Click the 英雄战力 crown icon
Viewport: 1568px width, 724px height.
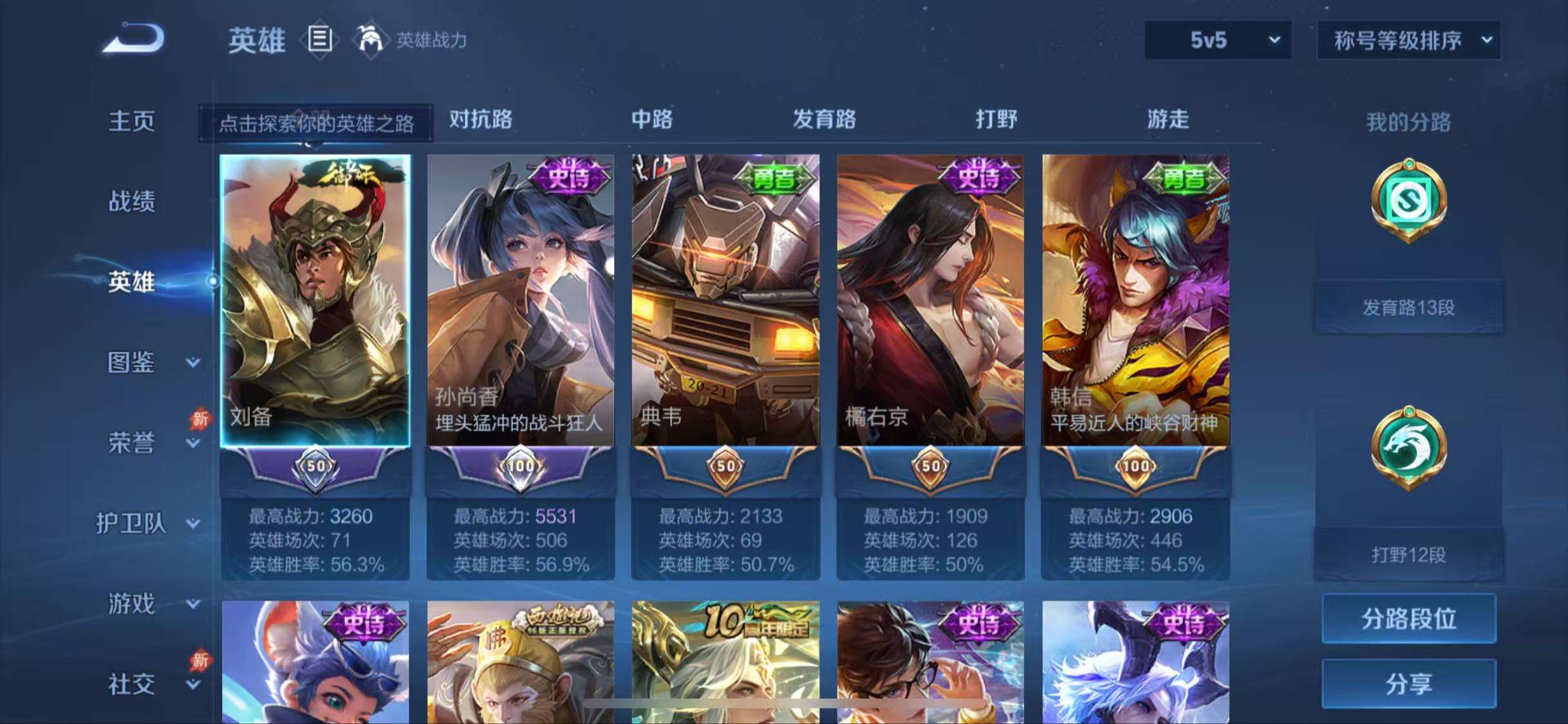(x=371, y=40)
